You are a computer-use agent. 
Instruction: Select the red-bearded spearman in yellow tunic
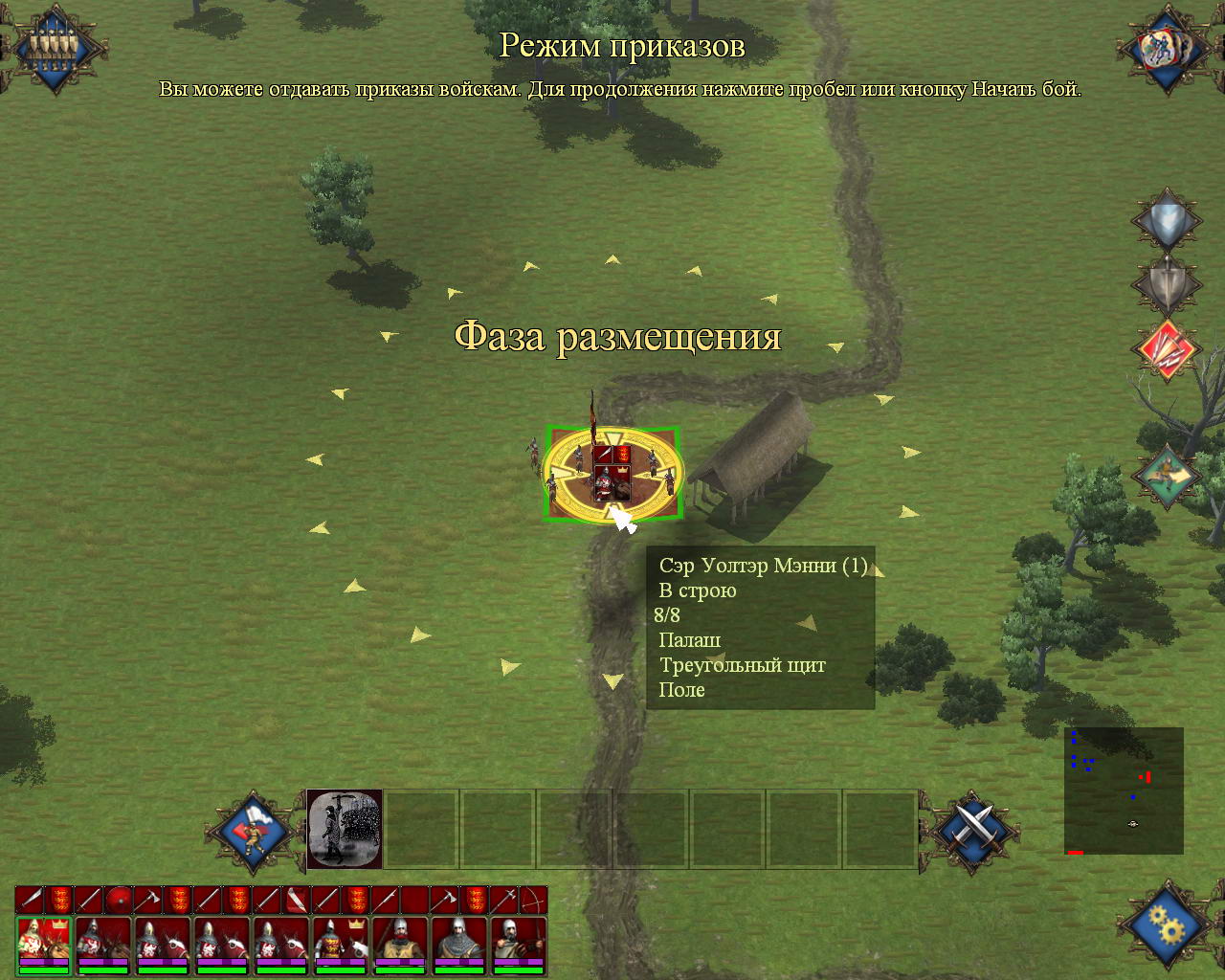point(400,945)
